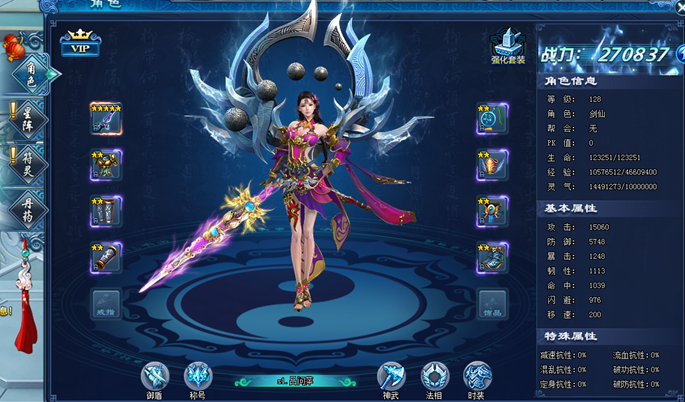685x402 pixels.
Task: Open the 神武 divine weapon menu
Action: click(391, 377)
